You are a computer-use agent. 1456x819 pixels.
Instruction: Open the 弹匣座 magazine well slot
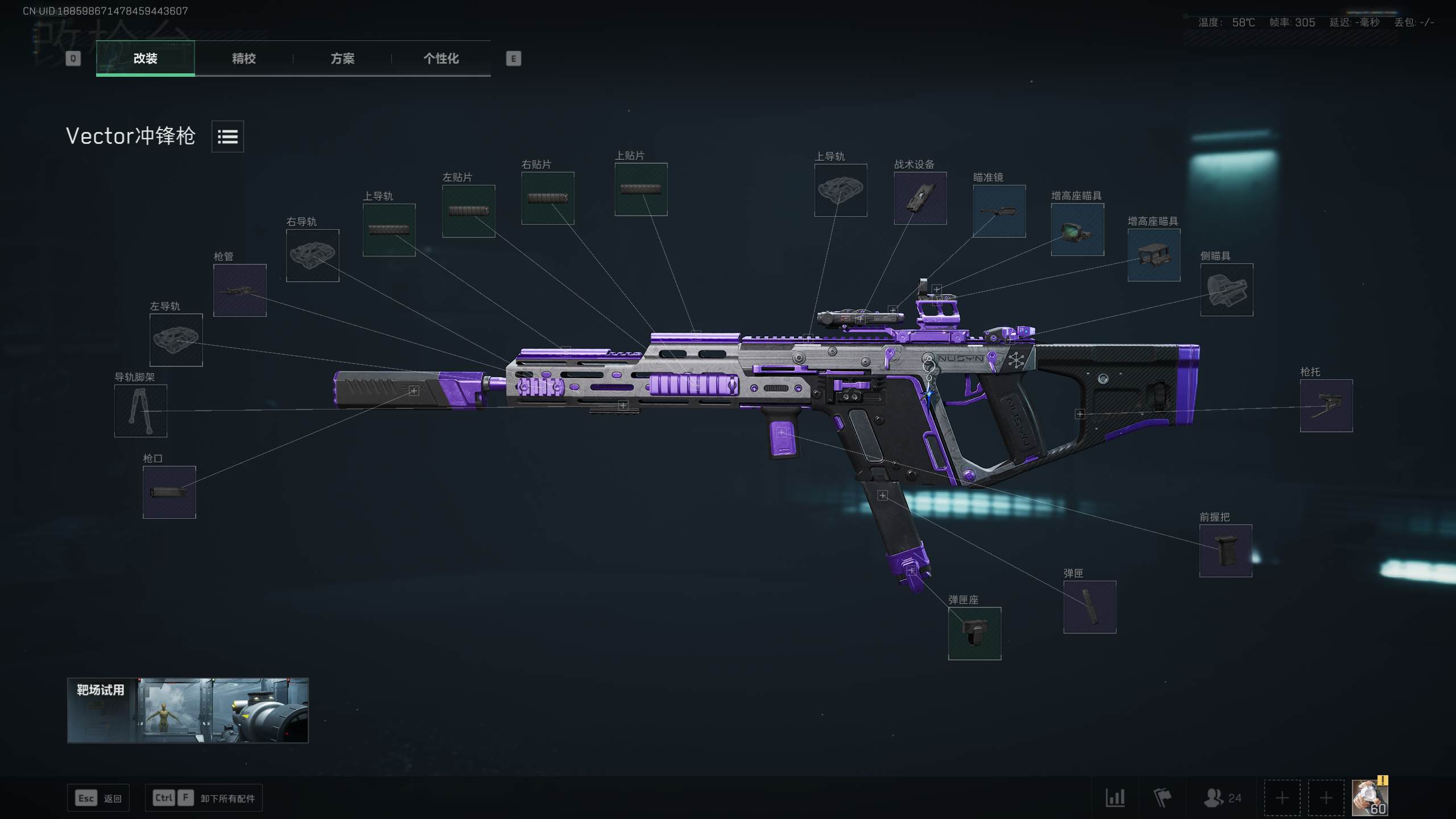tap(974, 633)
